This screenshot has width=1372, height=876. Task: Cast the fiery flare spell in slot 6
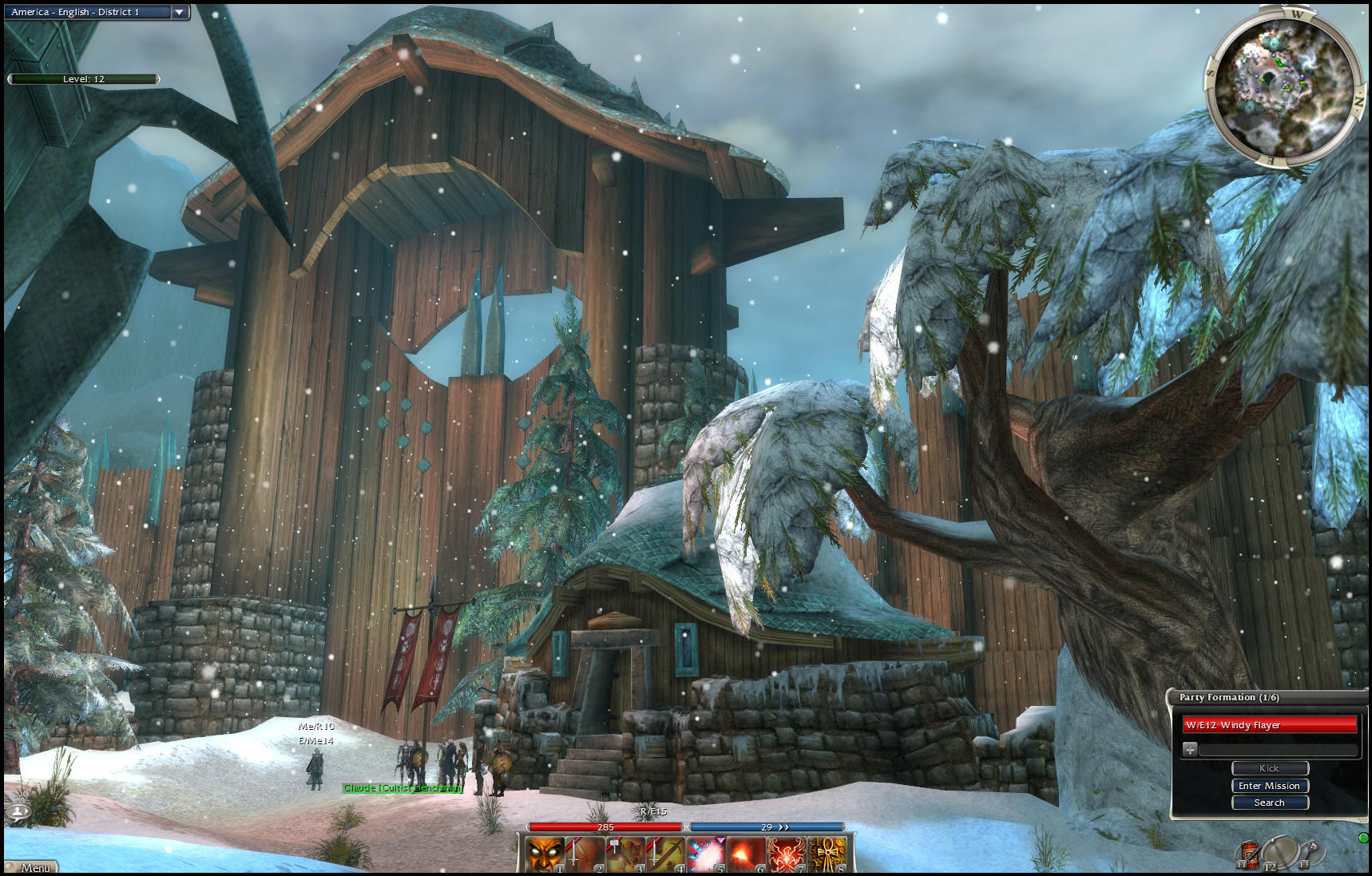coord(747,854)
